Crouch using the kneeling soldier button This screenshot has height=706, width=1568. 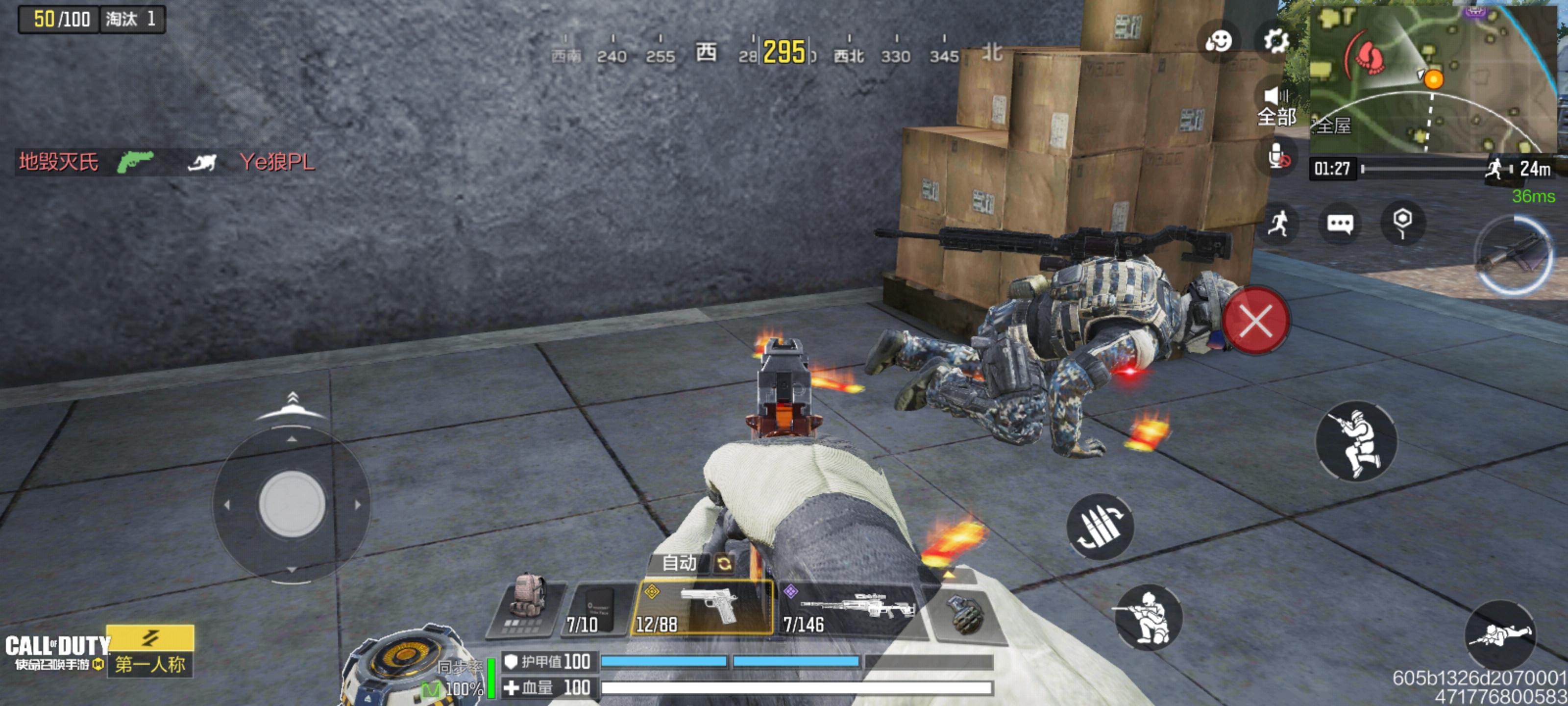(1148, 618)
